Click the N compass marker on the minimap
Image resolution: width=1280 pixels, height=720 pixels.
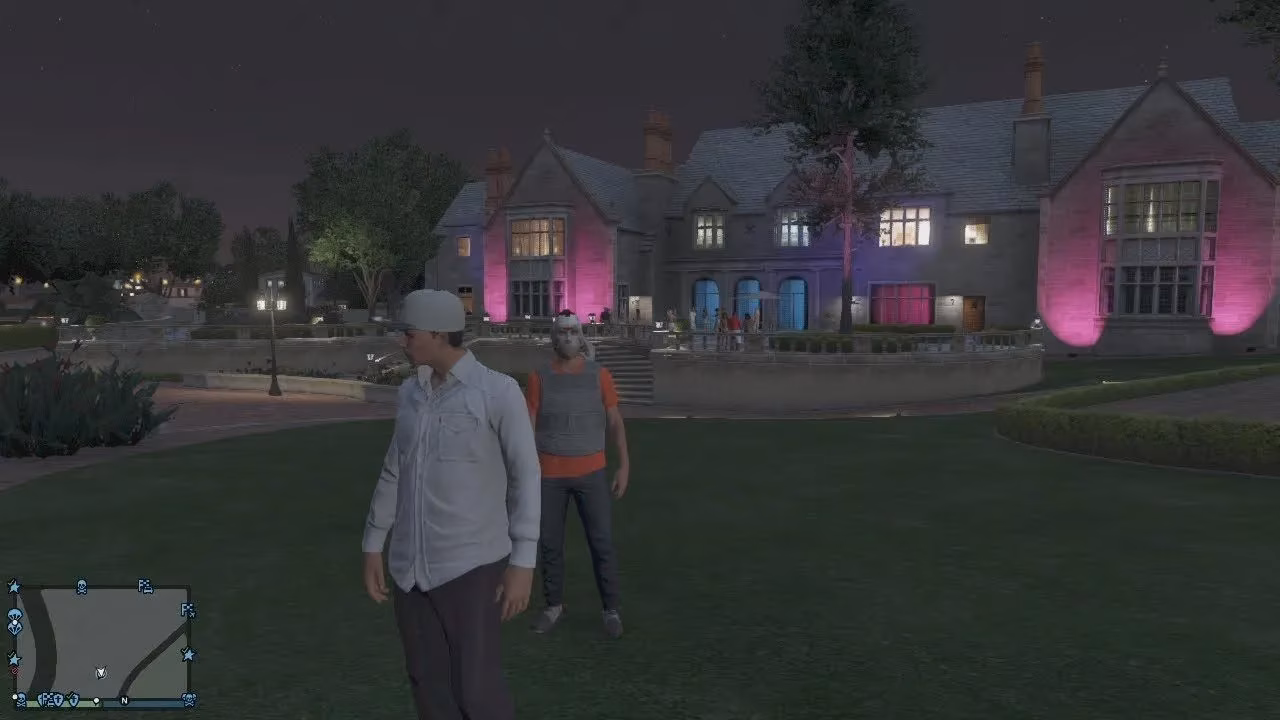[124, 701]
